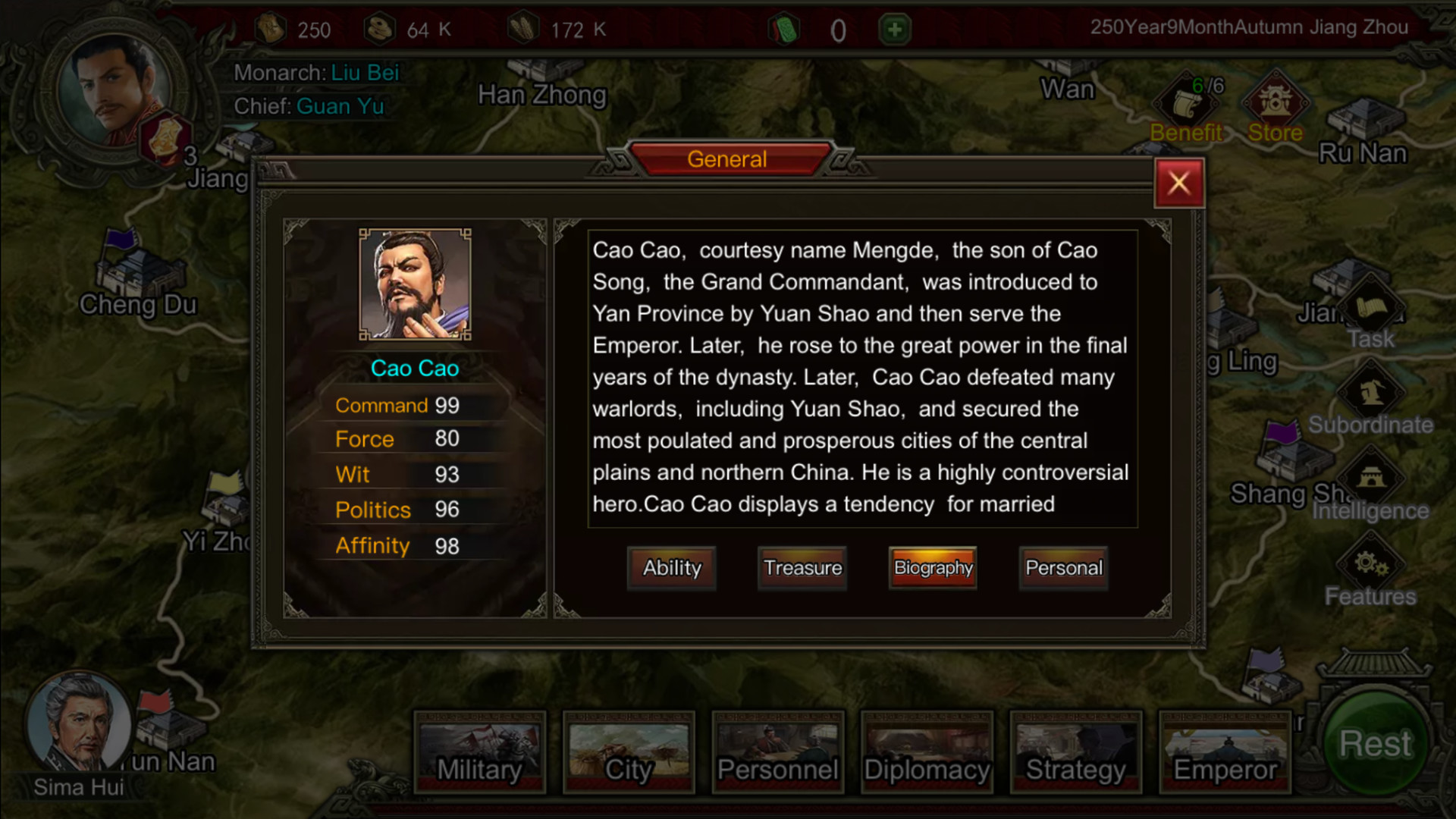Viewport: 1456px width, 819px height.
Task: Switch to Cao Cao's Ability view
Action: [x=671, y=568]
